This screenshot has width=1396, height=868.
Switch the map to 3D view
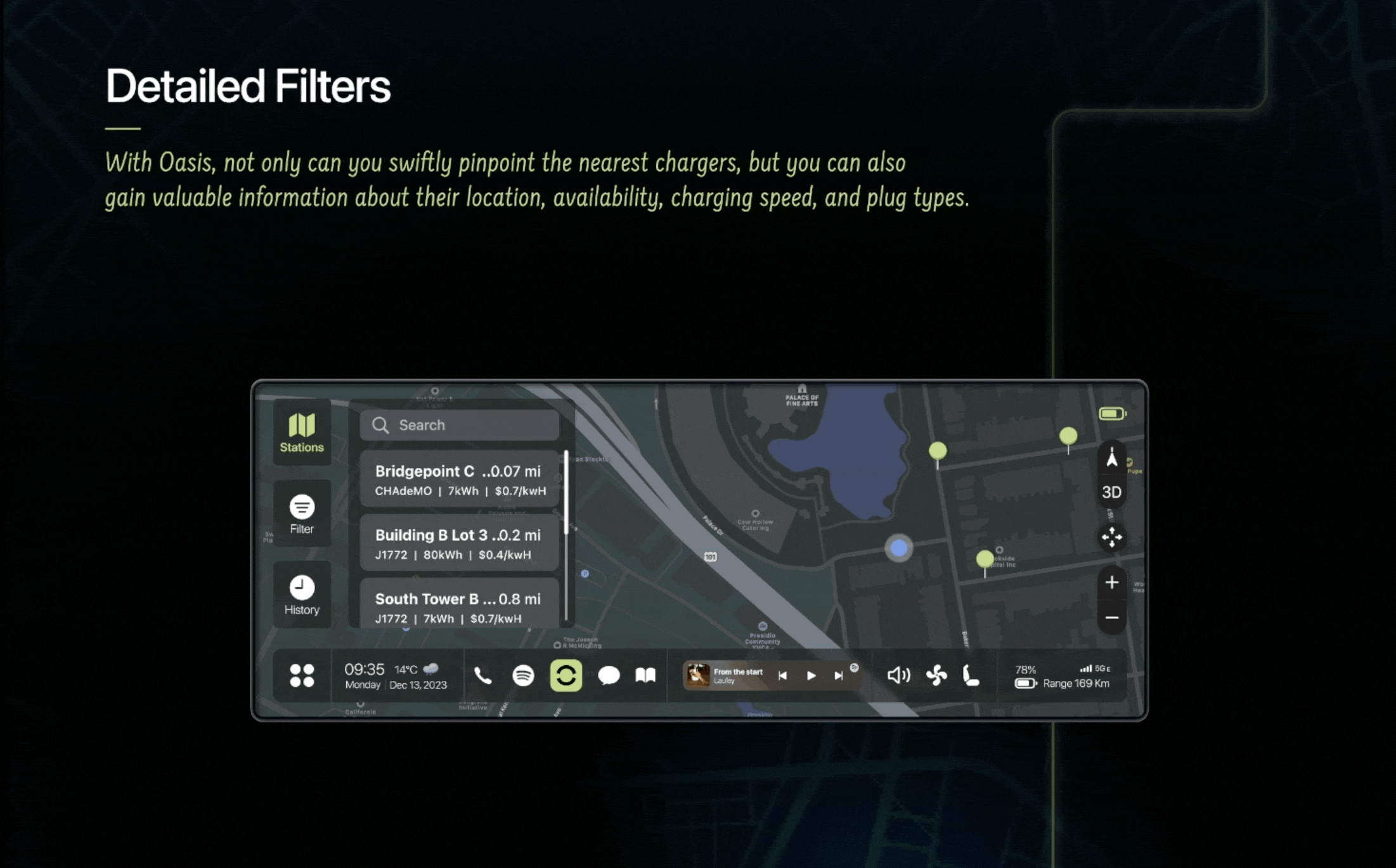pos(1111,493)
